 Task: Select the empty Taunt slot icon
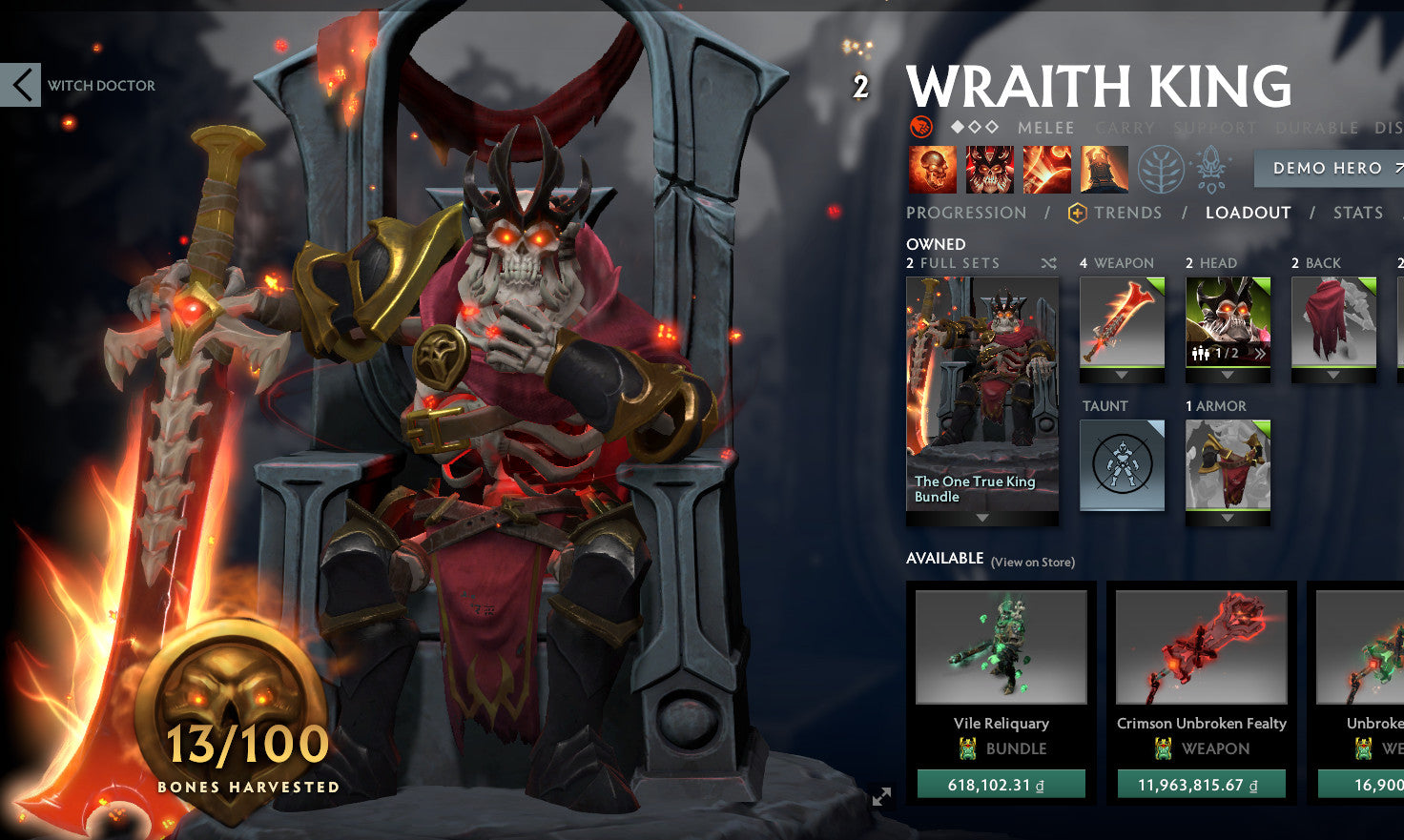(1122, 465)
